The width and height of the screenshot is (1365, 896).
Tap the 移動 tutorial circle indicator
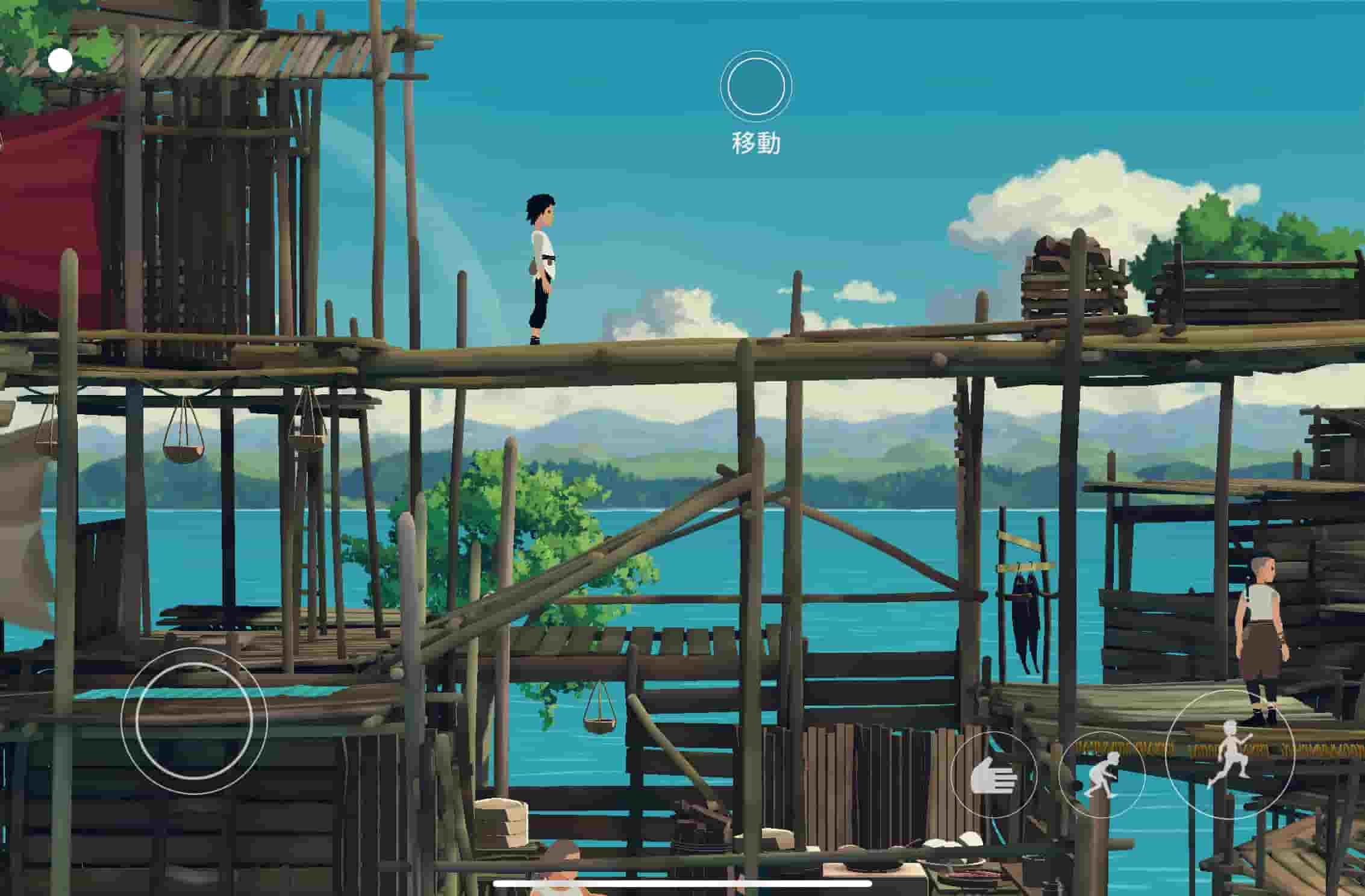click(x=756, y=86)
